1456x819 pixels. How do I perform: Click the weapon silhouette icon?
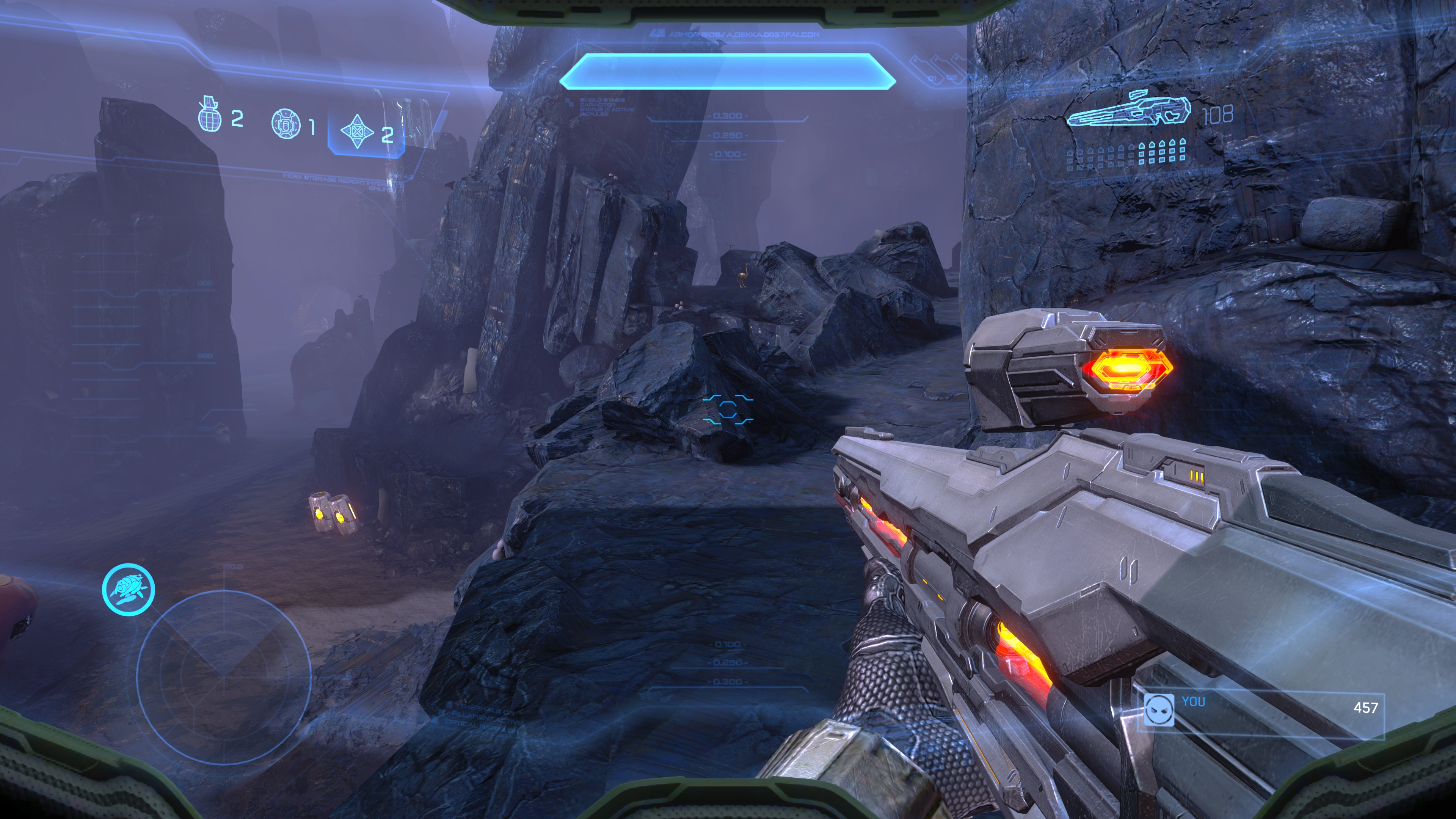pos(1129,110)
